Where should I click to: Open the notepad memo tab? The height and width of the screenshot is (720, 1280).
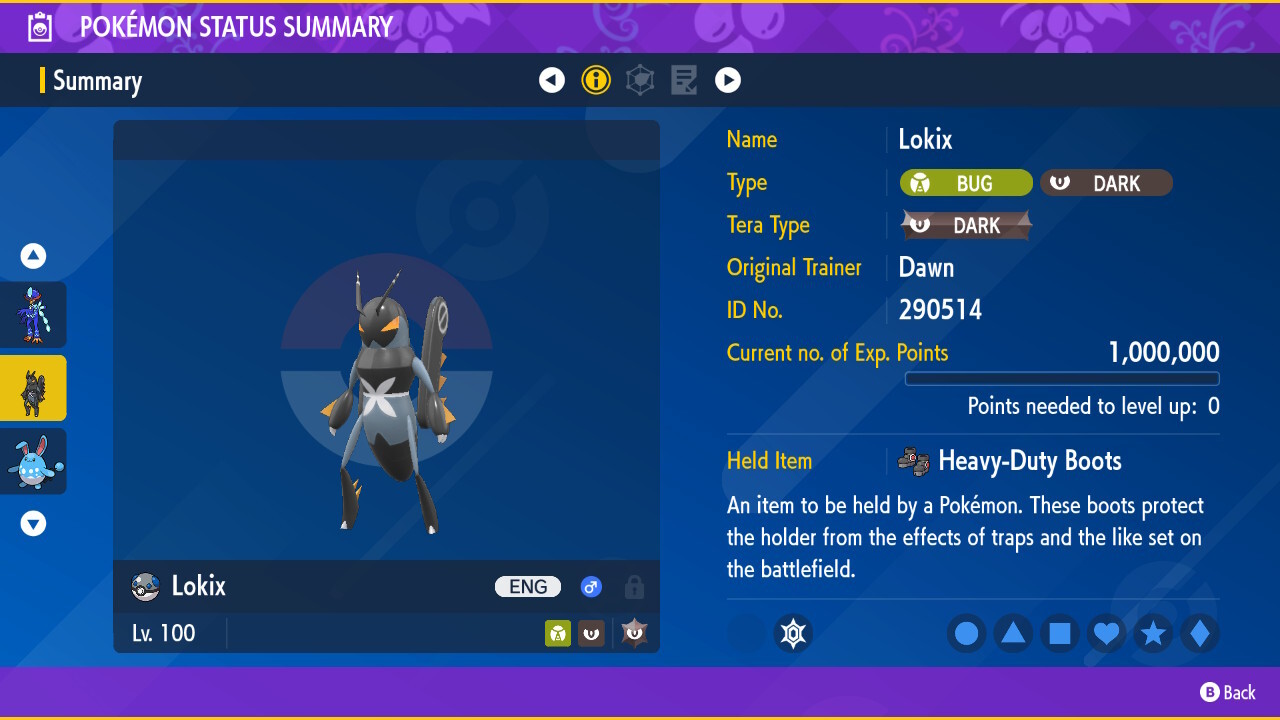684,80
